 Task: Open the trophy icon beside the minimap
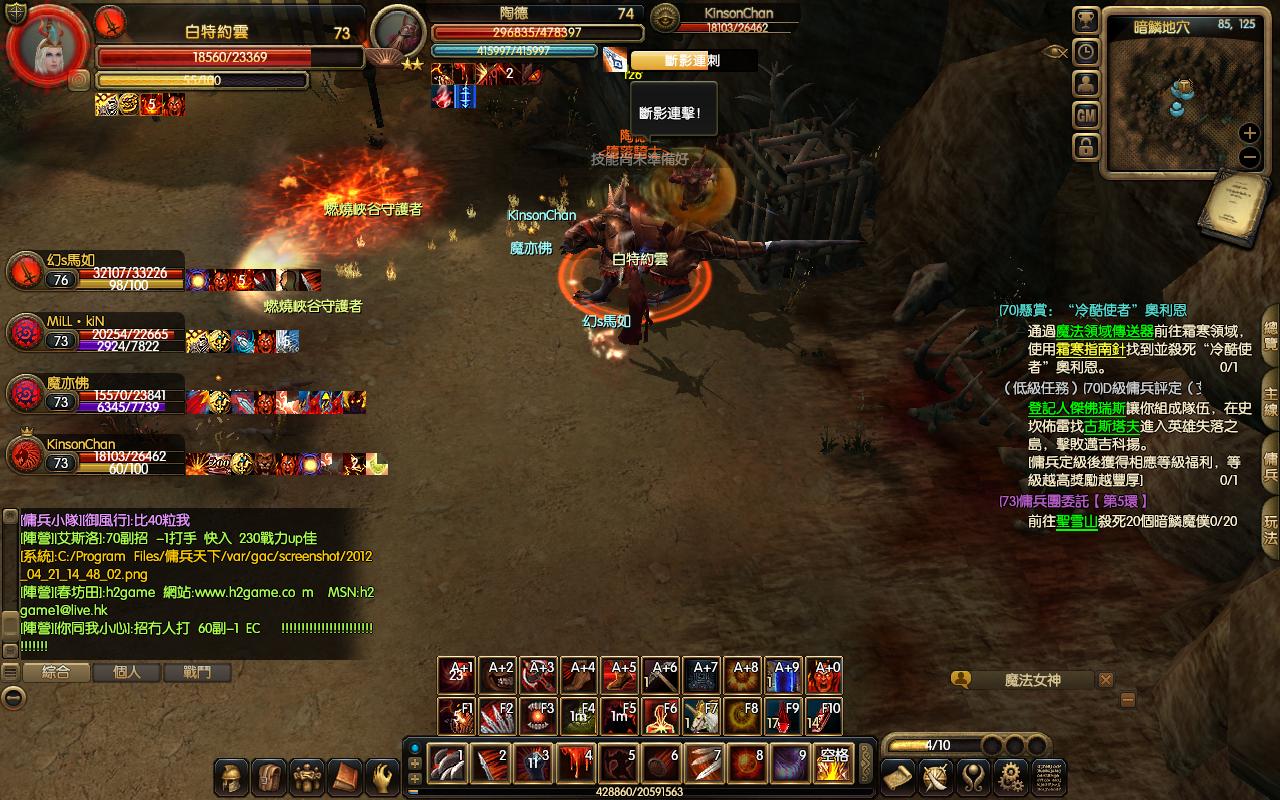(x=1086, y=21)
